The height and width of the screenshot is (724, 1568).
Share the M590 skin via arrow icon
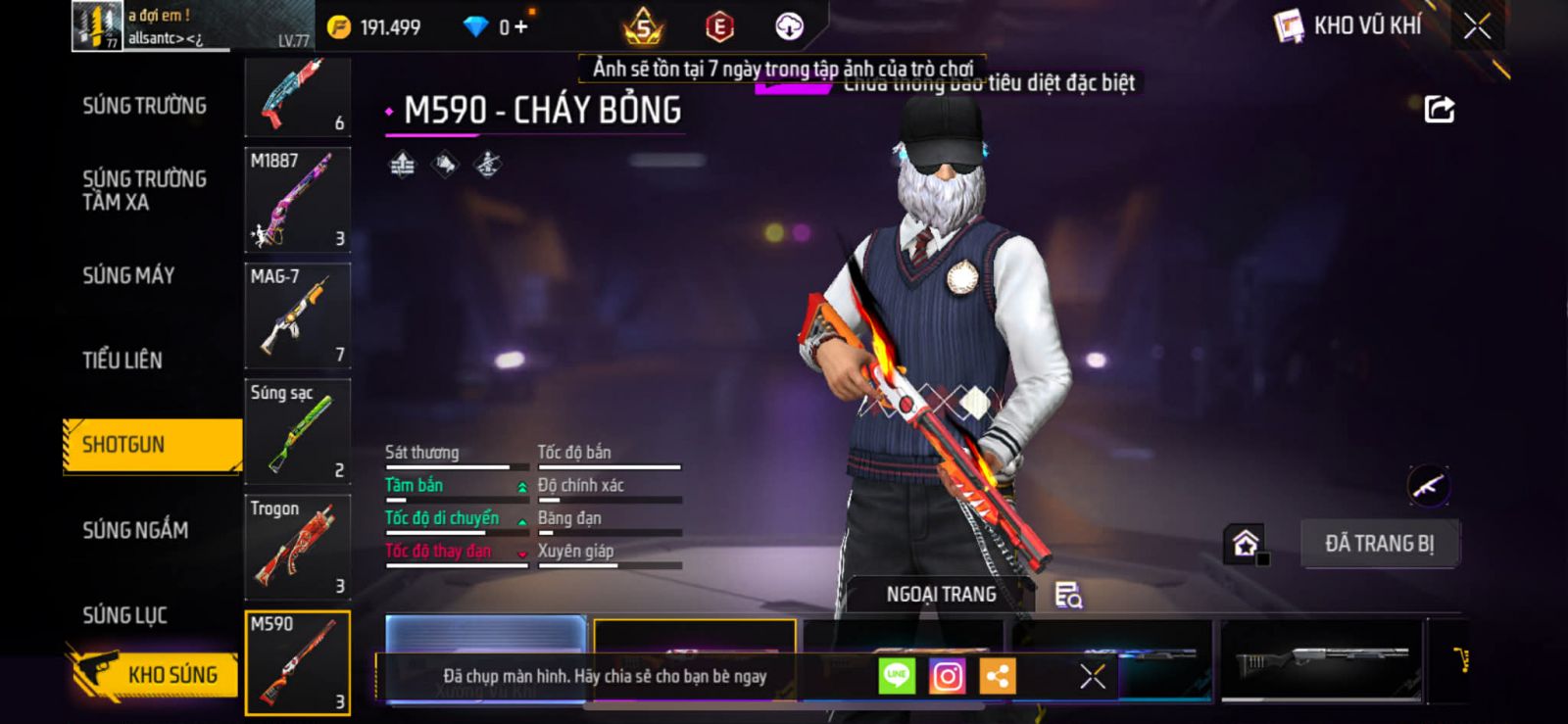pos(1439,109)
